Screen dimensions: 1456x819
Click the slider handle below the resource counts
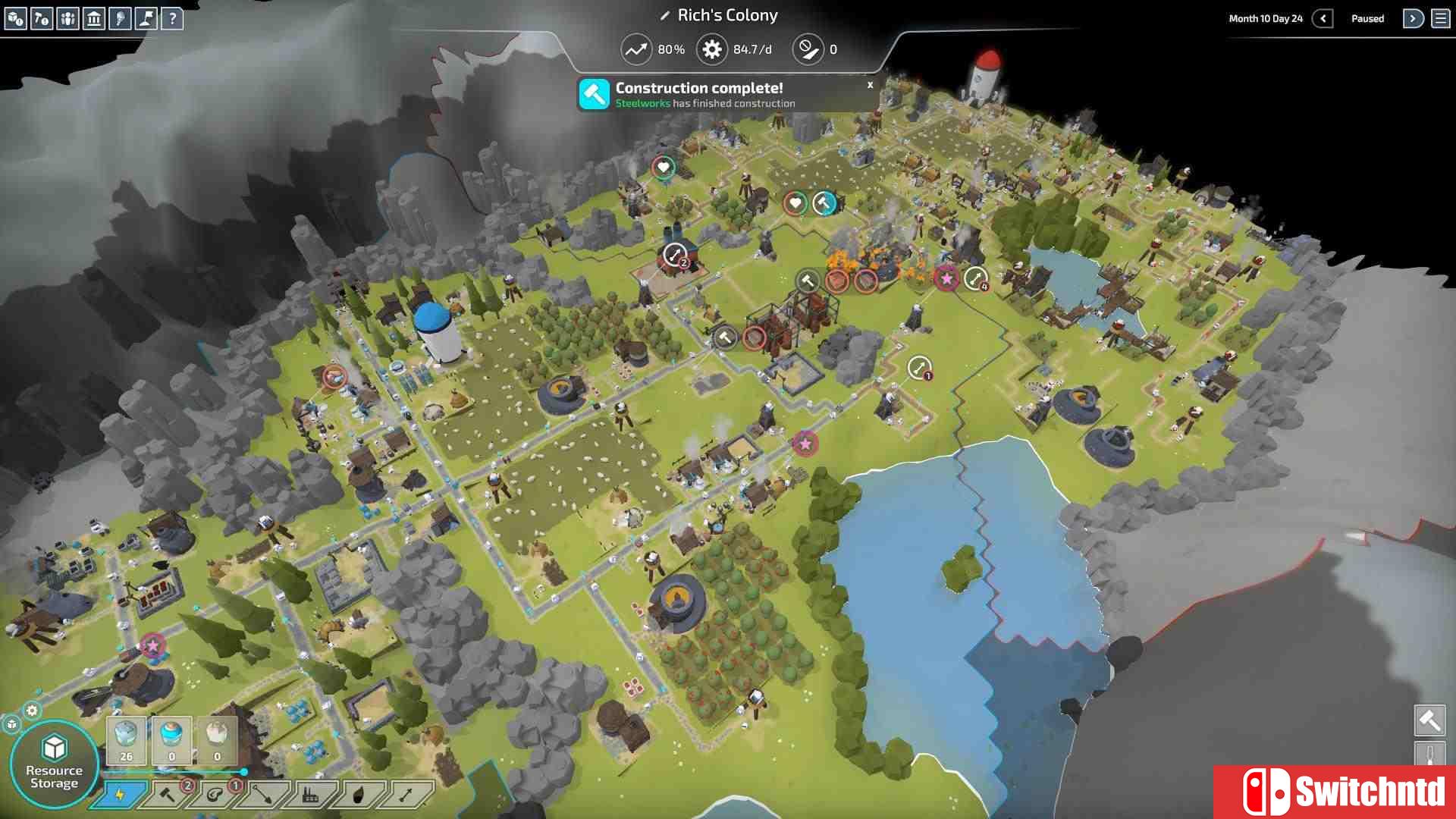coord(243,771)
